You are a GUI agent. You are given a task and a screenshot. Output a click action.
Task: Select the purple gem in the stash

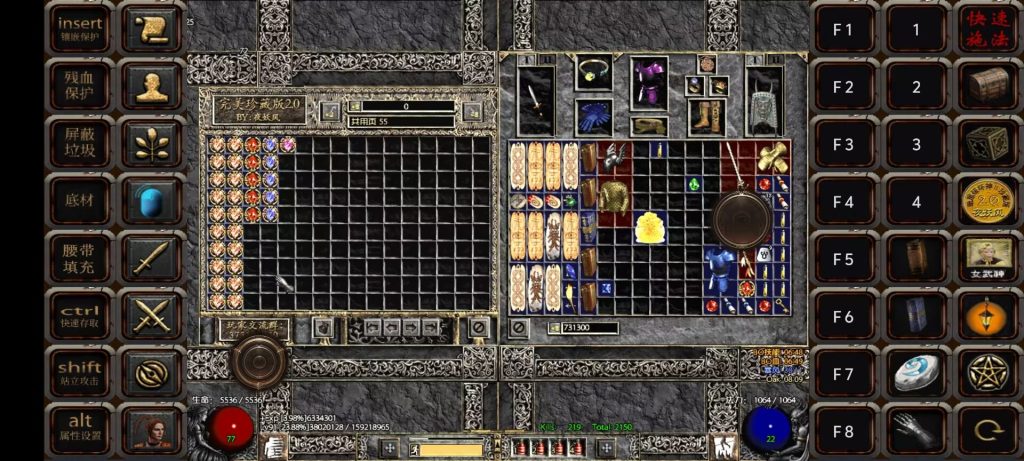(288, 145)
